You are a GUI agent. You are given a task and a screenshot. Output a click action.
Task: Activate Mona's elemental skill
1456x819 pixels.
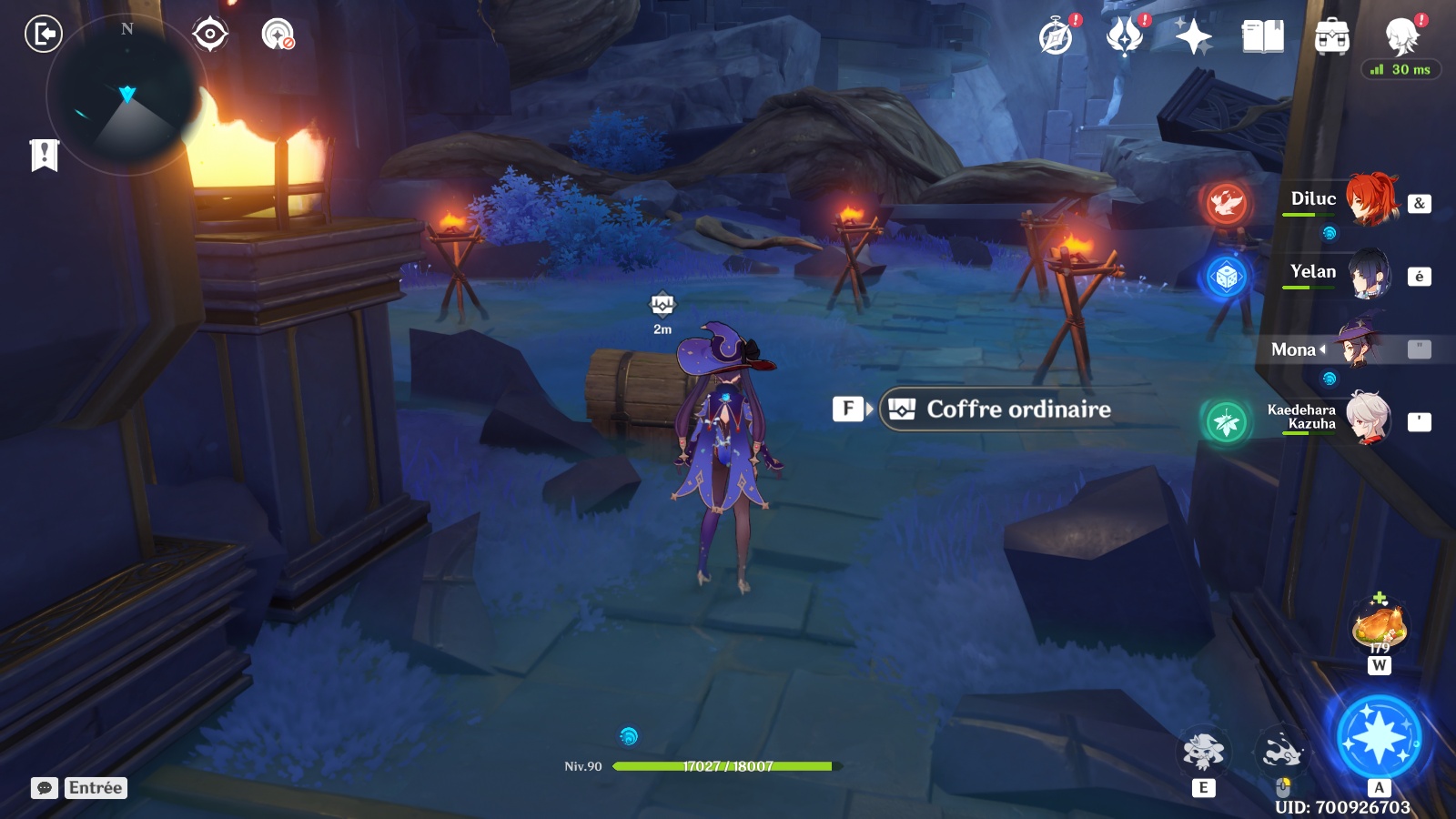point(1203,752)
